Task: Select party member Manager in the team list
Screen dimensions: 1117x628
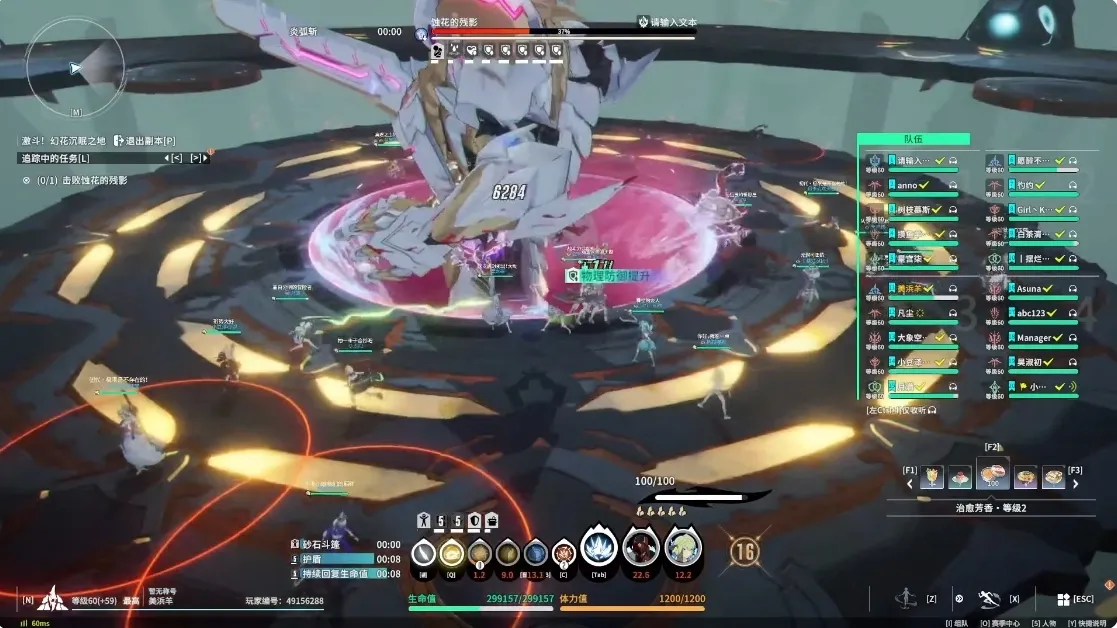Action: [x=1034, y=338]
